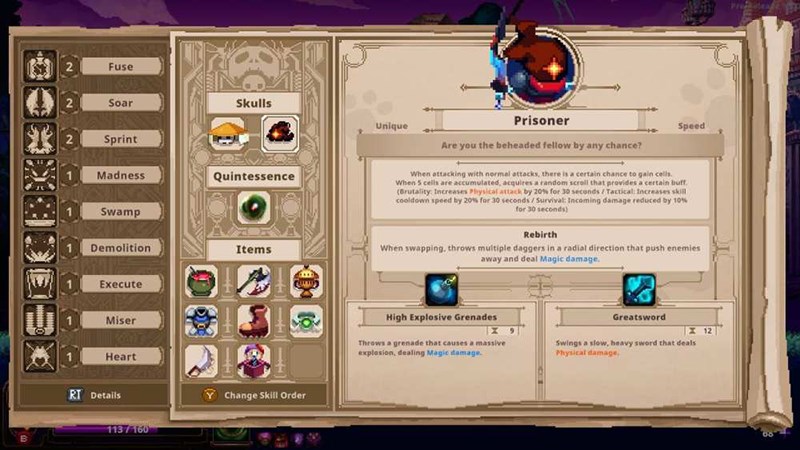Select the Swamp inscription row
Image resolution: width=800 pixels, height=450 pixels.
(x=121, y=211)
